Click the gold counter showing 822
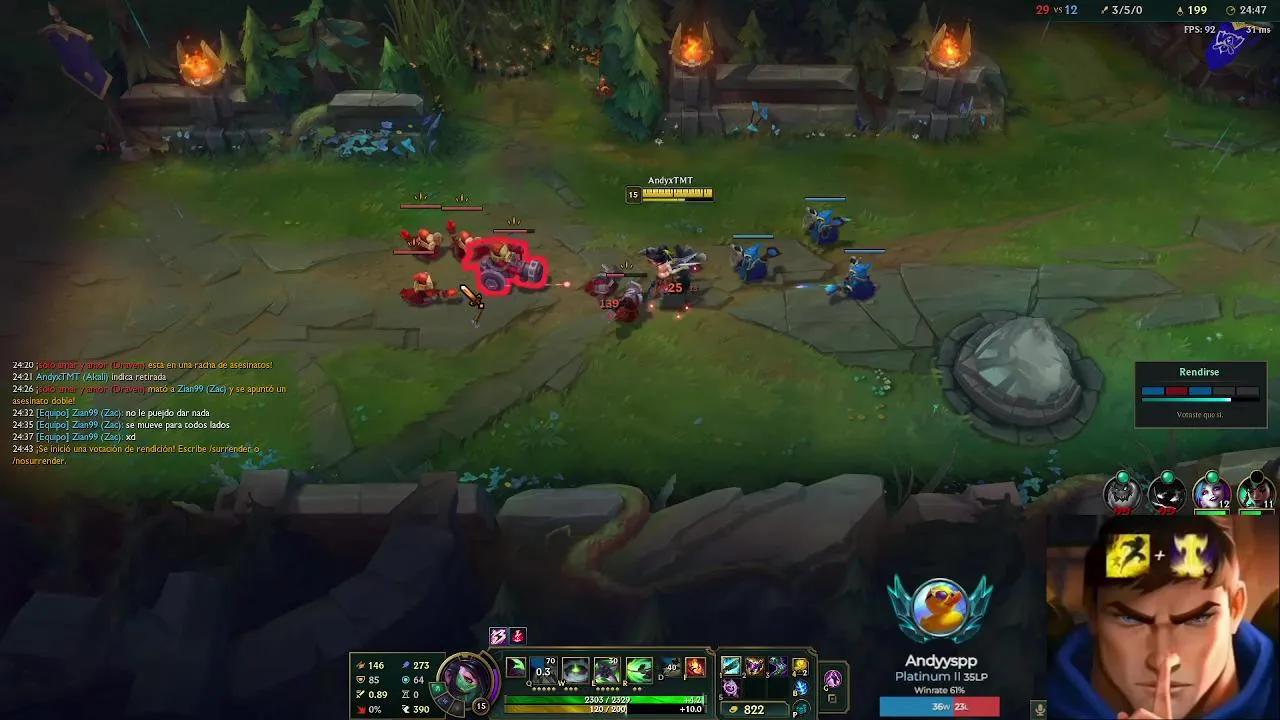The height and width of the screenshot is (720, 1280). pos(753,708)
